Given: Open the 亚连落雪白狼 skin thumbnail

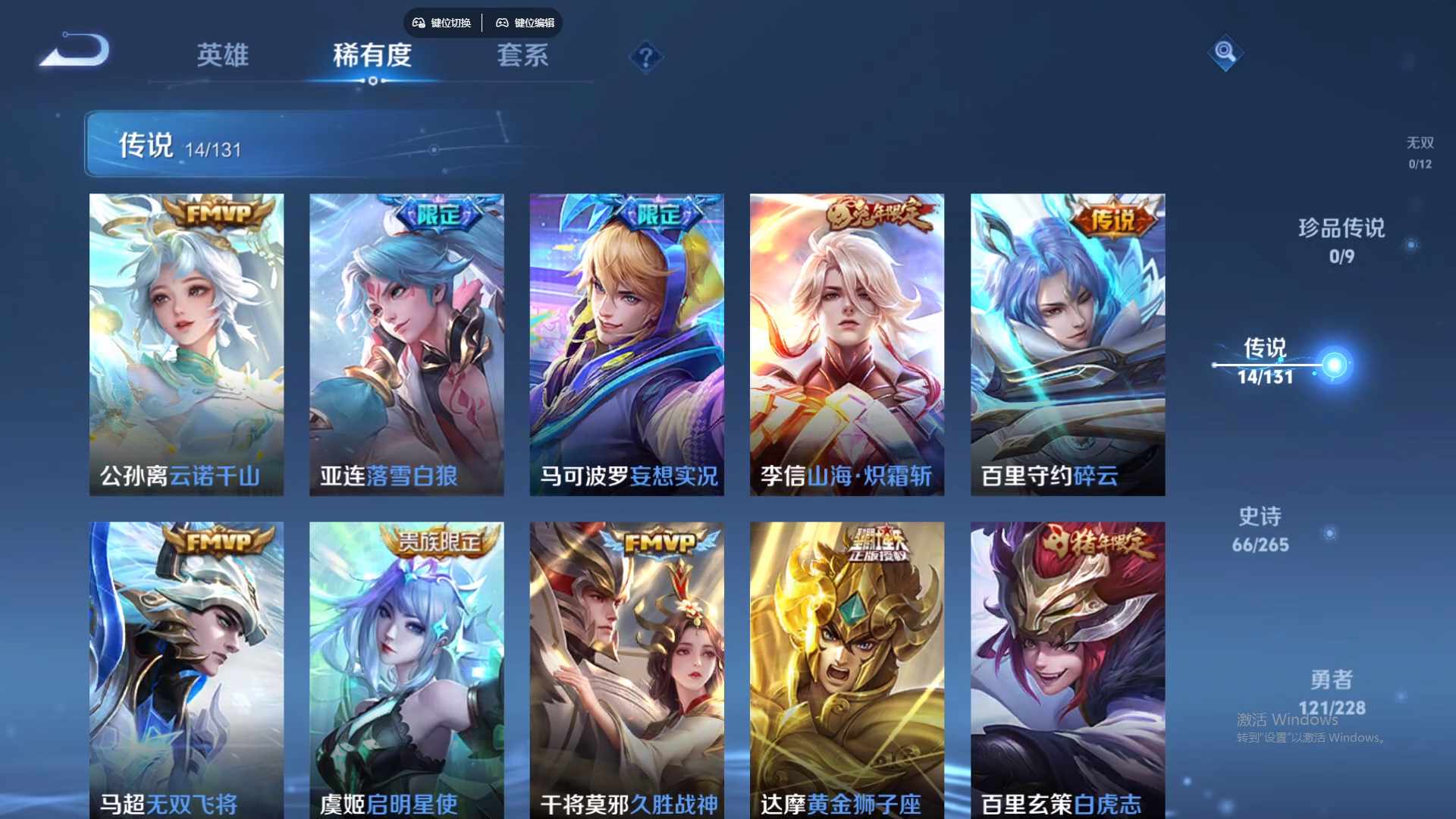Looking at the screenshot, I should [x=406, y=341].
